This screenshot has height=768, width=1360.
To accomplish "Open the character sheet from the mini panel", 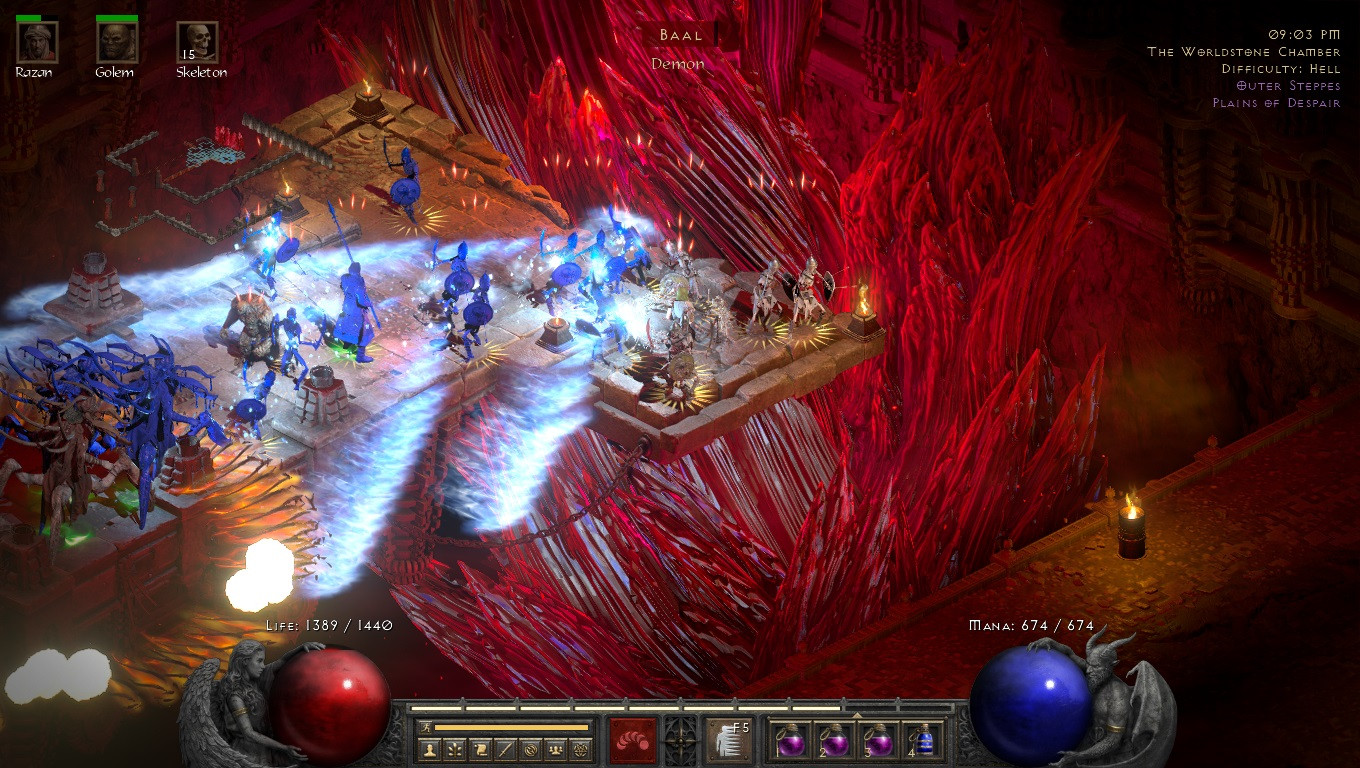I will pyautogui.click(x=430, y=749).
